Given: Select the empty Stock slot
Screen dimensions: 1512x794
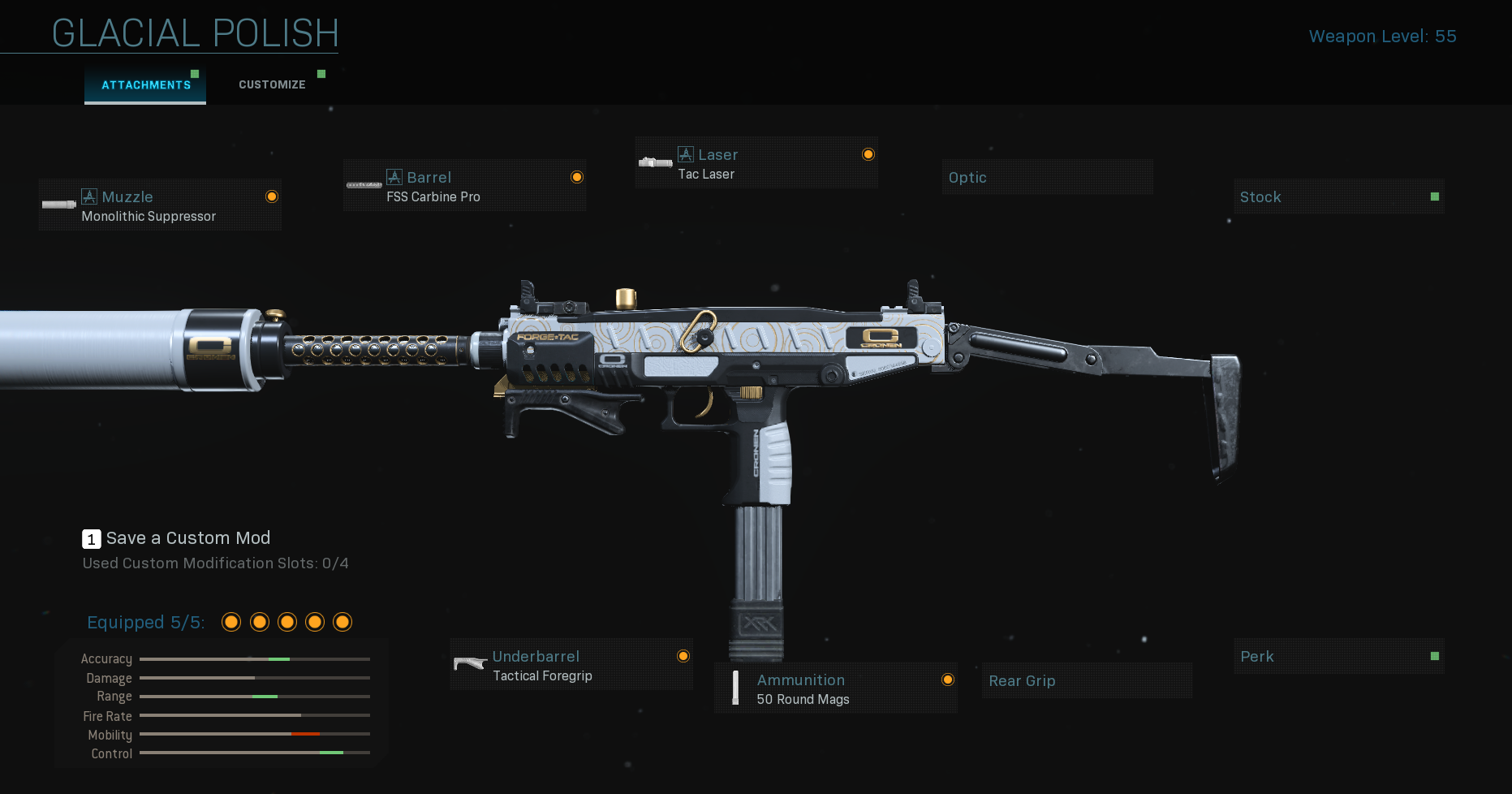Looking at the screenshot, I should point(1338,197).
